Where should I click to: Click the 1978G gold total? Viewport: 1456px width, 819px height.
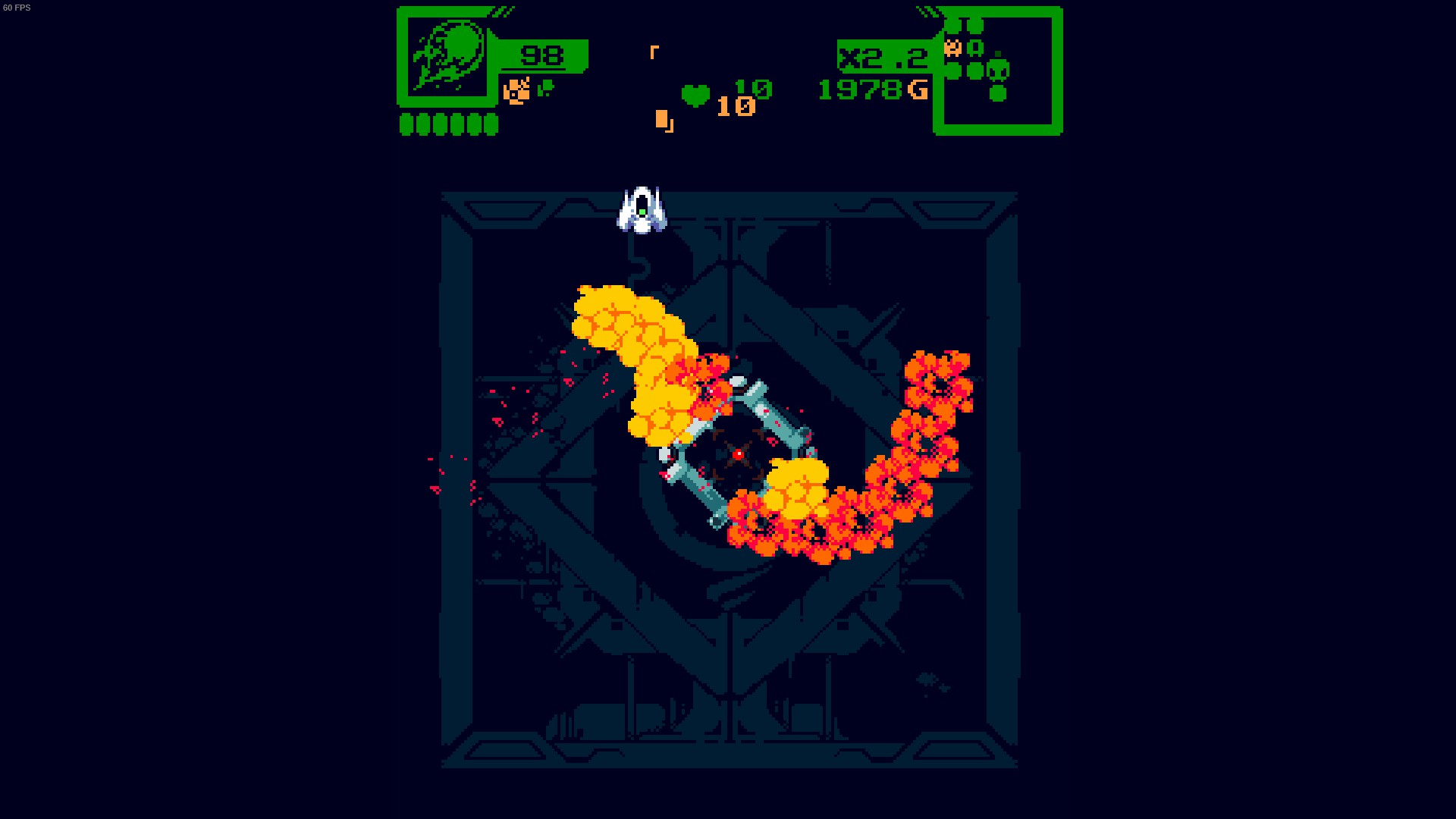pos(872,90)
